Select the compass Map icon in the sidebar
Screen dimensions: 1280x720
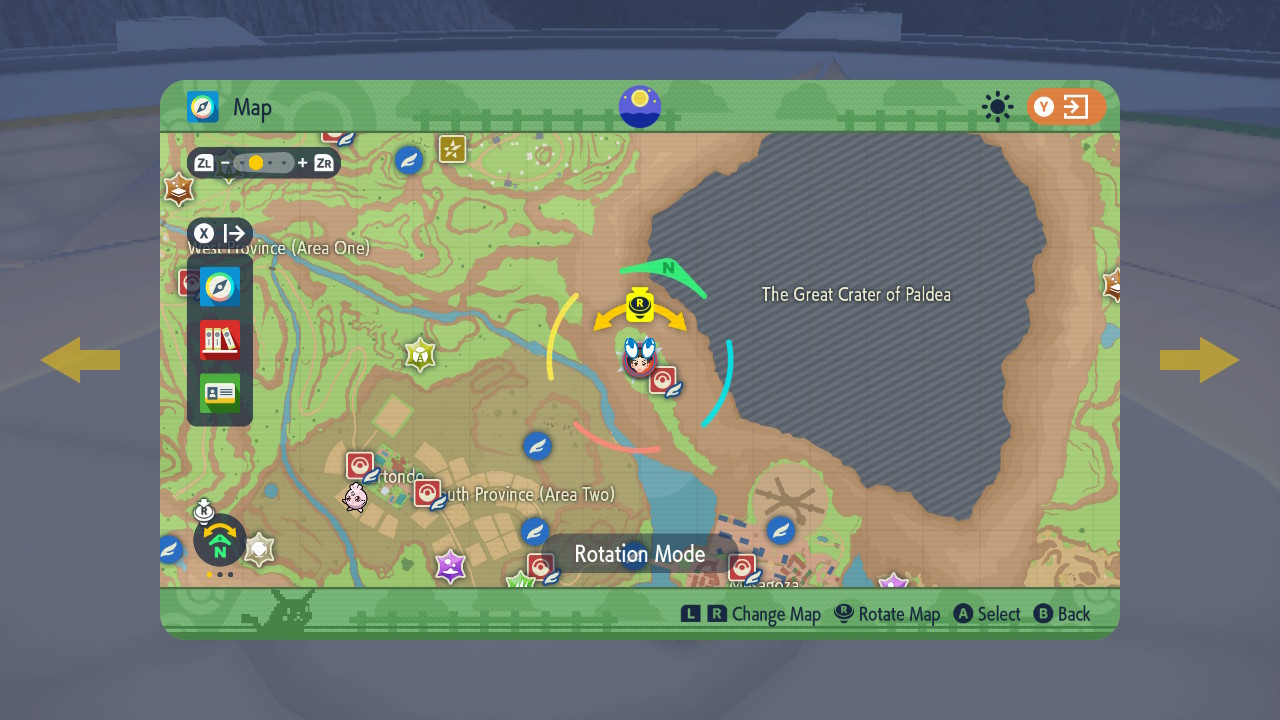(x=219, y=287)
